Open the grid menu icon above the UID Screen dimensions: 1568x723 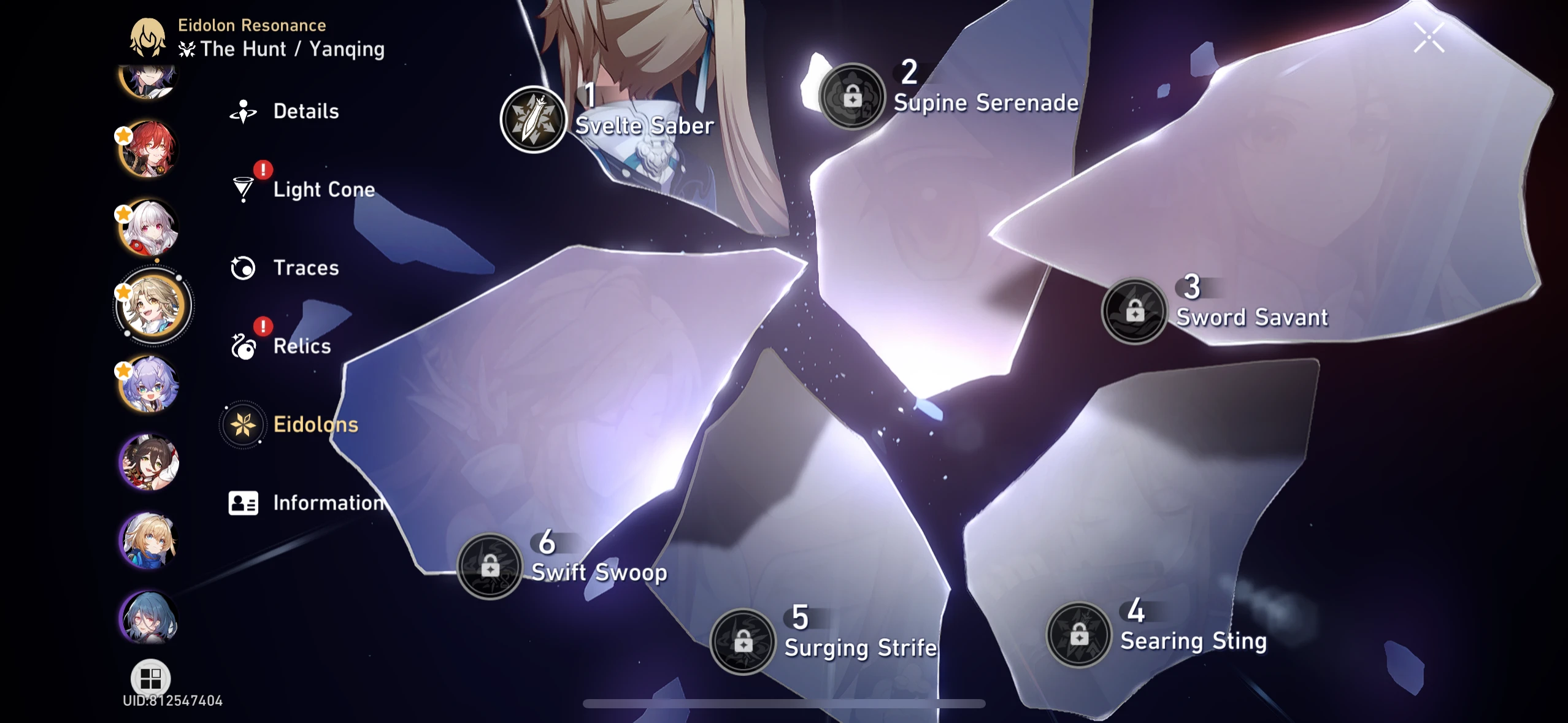point(149,678)
